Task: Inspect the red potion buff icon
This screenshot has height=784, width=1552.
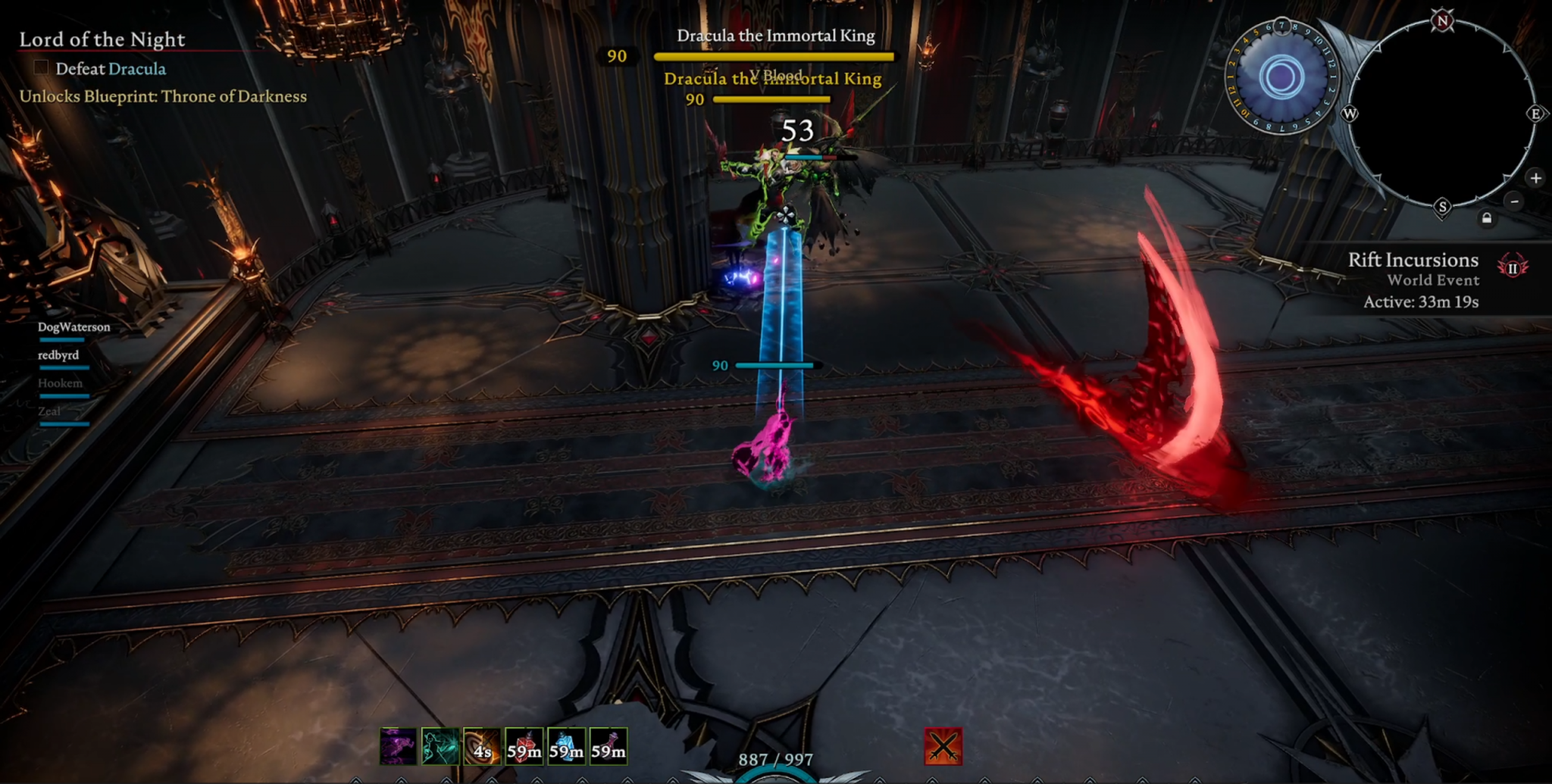Action: click(x=524, y=746)
